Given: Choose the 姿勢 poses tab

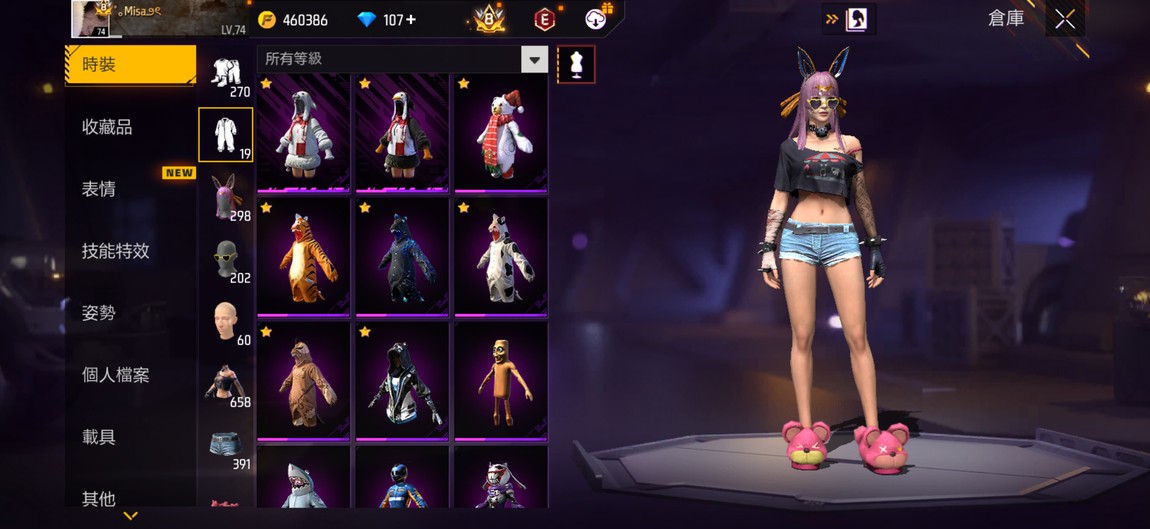Looking at the screenshot, I should (99, 313).
